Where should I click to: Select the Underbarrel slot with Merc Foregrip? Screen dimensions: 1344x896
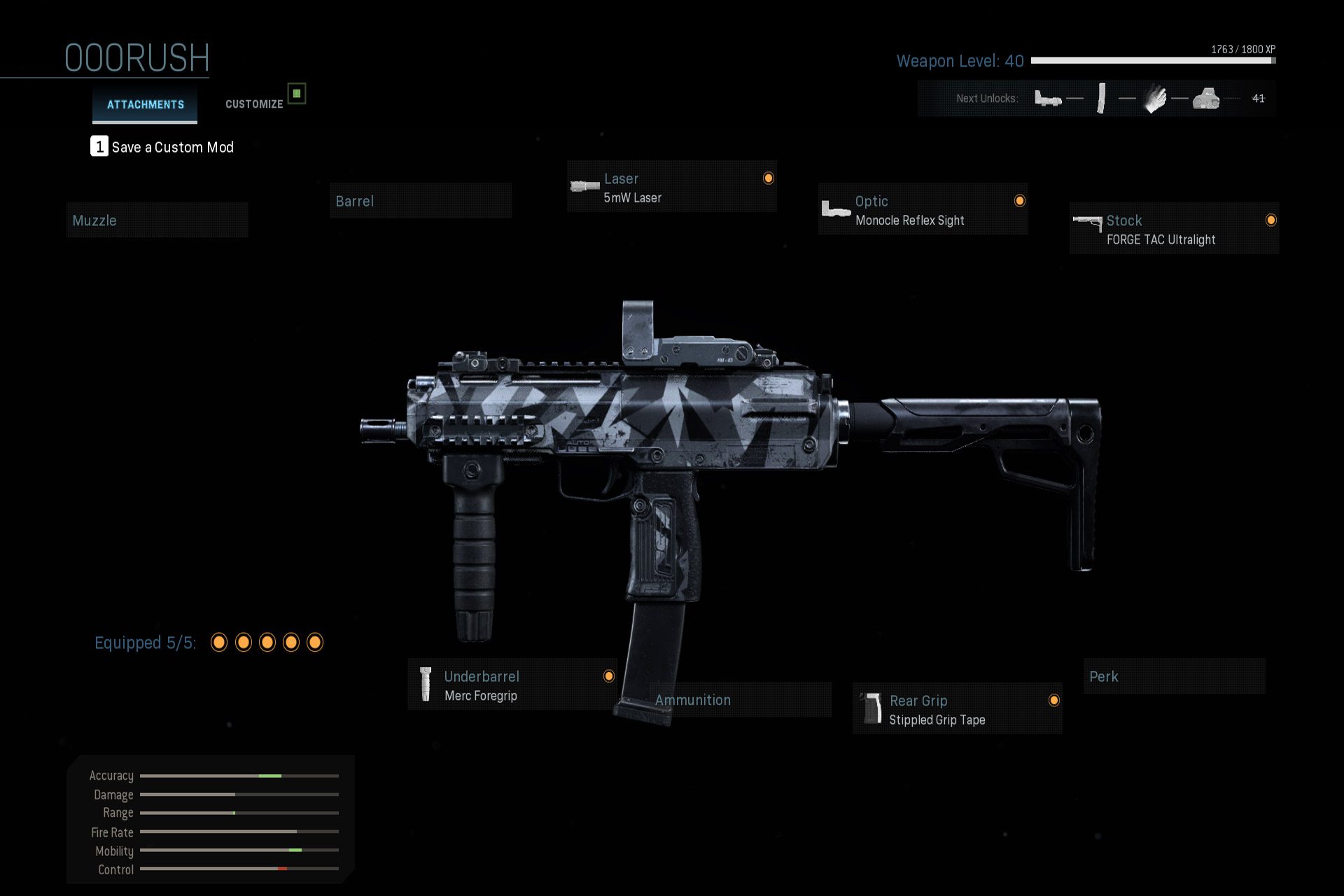click(512, 685)
